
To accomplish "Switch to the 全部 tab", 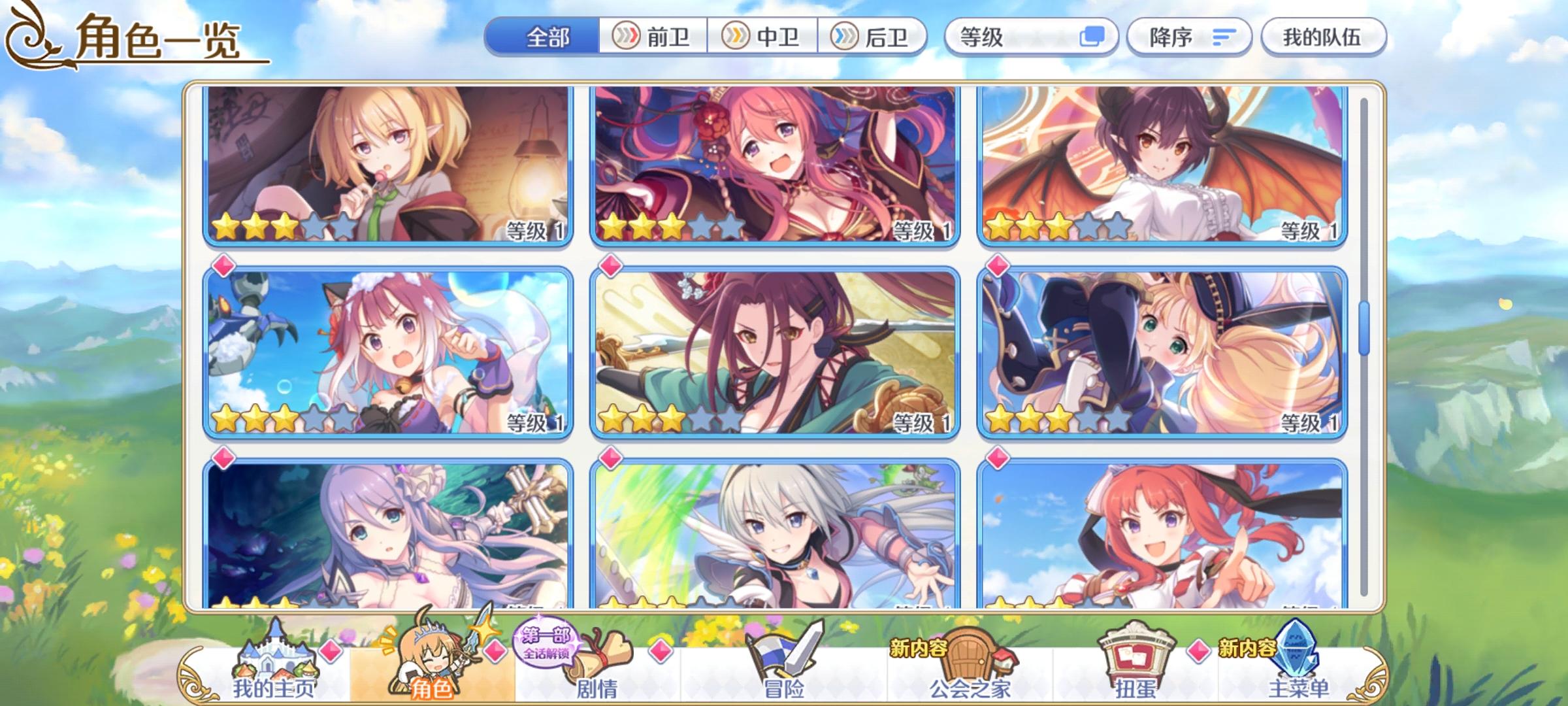I will coord(549,37).
